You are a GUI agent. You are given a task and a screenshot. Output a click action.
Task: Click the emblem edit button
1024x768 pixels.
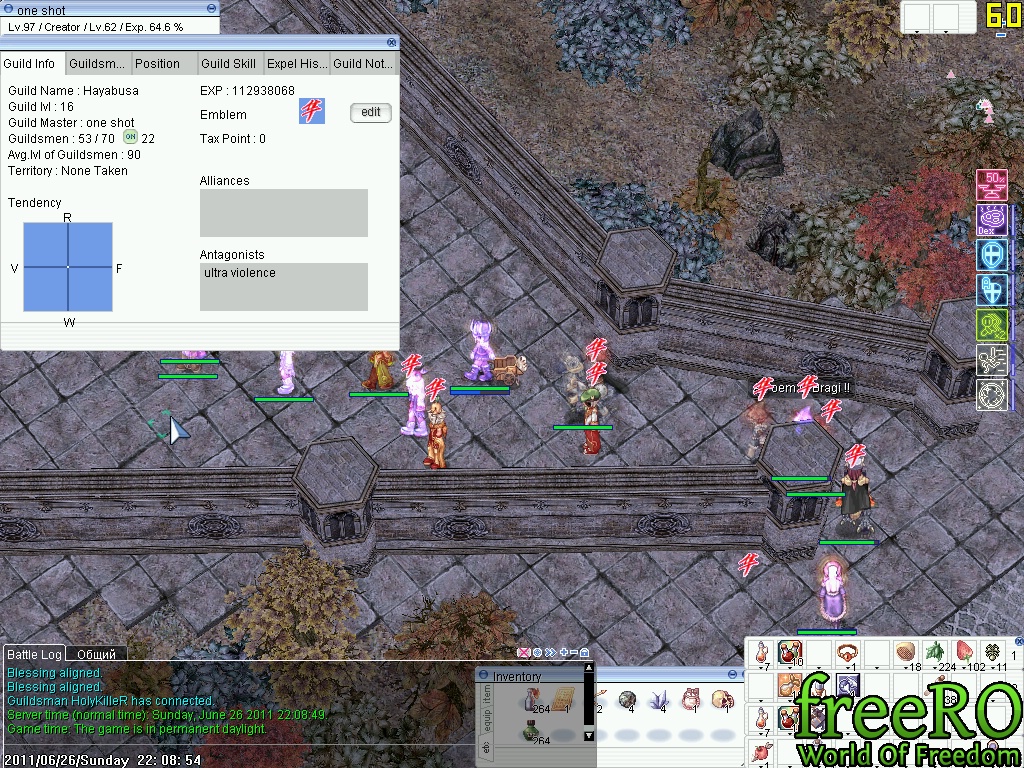pyautogui.click(x=370, y=112)
